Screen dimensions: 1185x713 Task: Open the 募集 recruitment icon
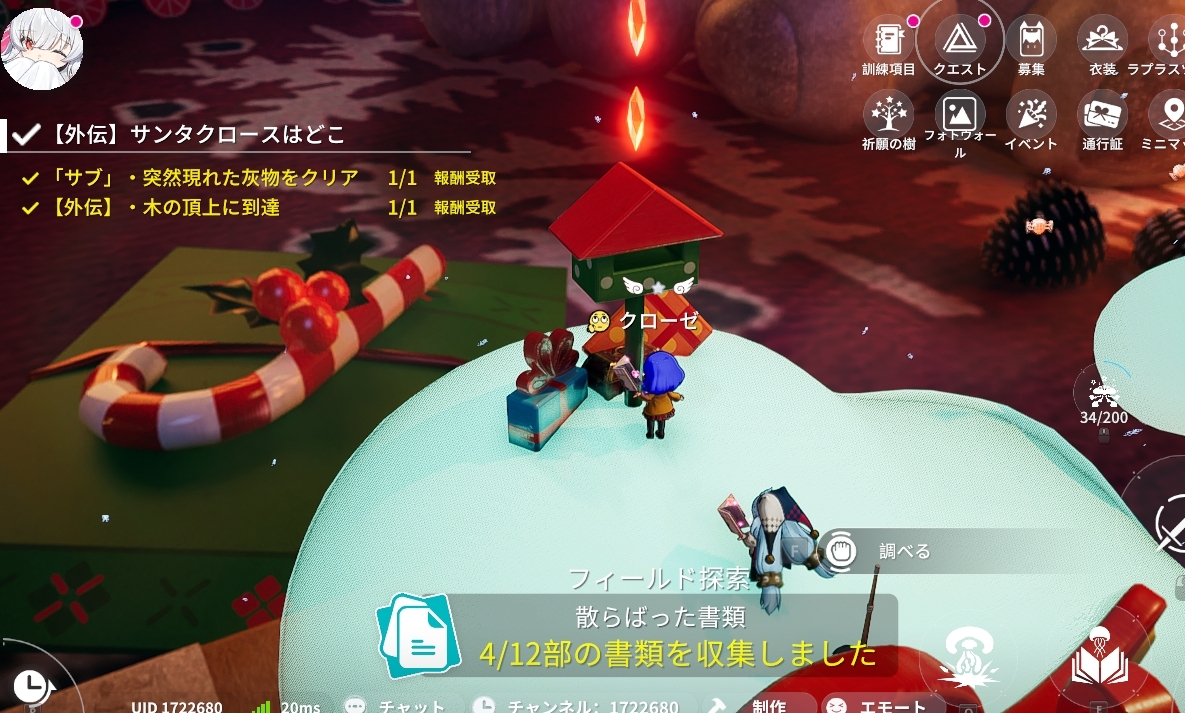click(x=1031, y=41)
